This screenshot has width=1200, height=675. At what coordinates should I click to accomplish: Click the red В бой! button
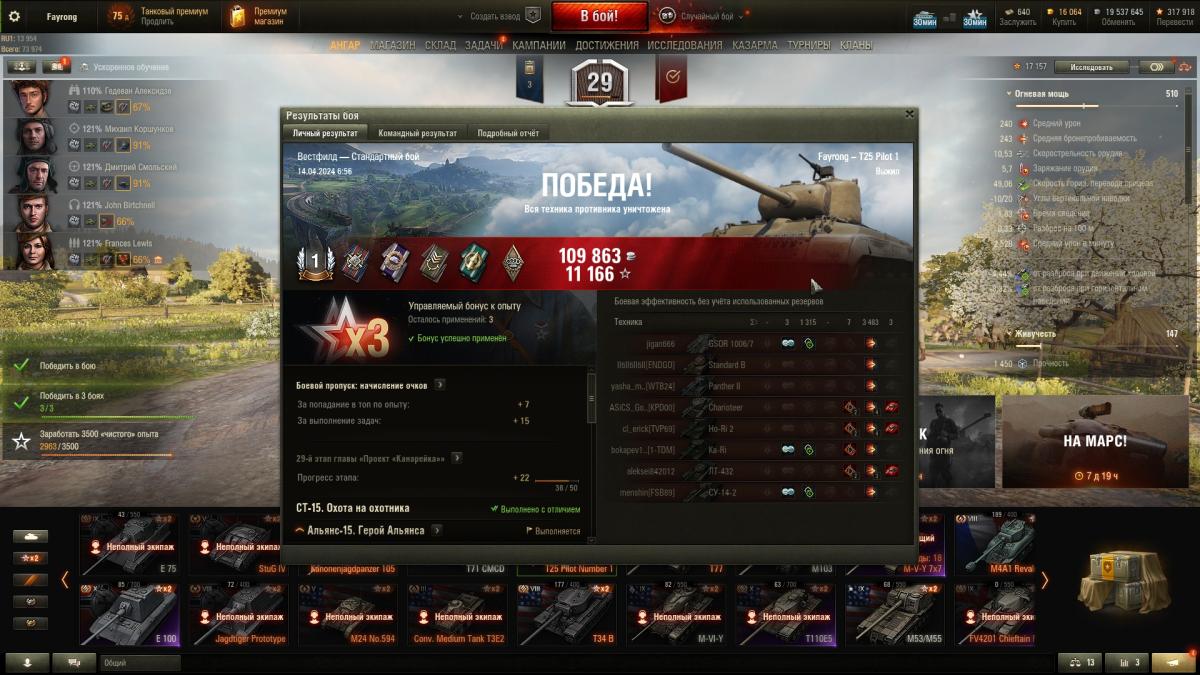click(x=599, y=16)
